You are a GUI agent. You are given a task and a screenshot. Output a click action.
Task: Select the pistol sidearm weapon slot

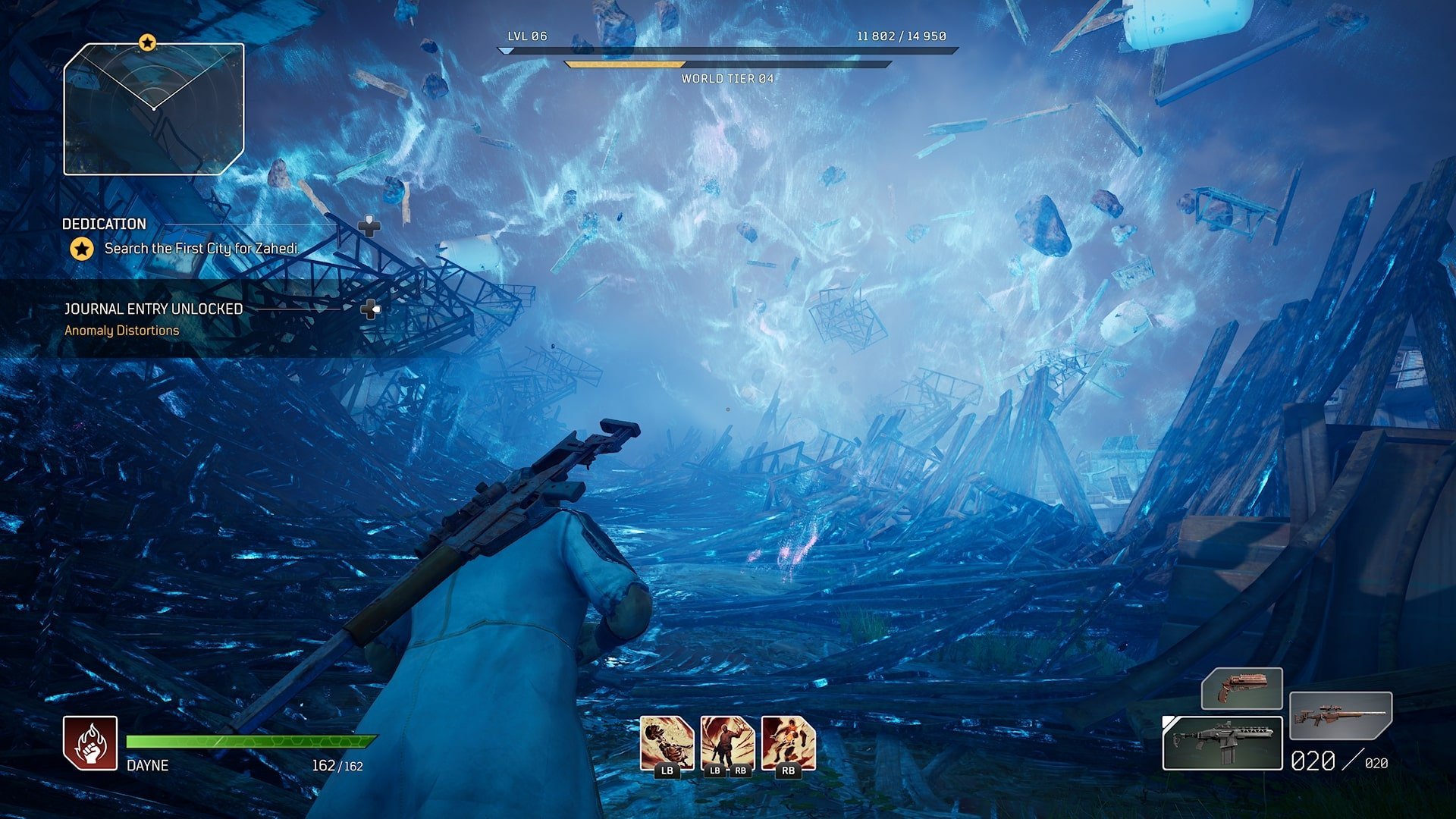point(1241,688)
